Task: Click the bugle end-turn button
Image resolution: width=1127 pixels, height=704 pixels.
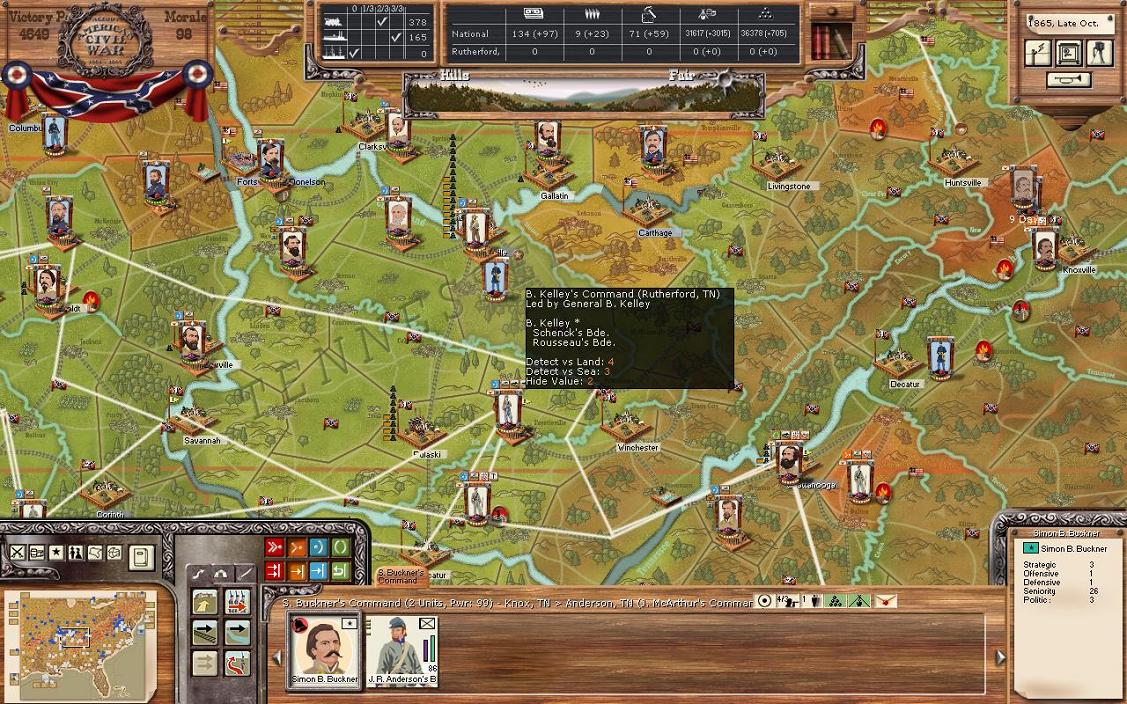Action: (1069, 81)
